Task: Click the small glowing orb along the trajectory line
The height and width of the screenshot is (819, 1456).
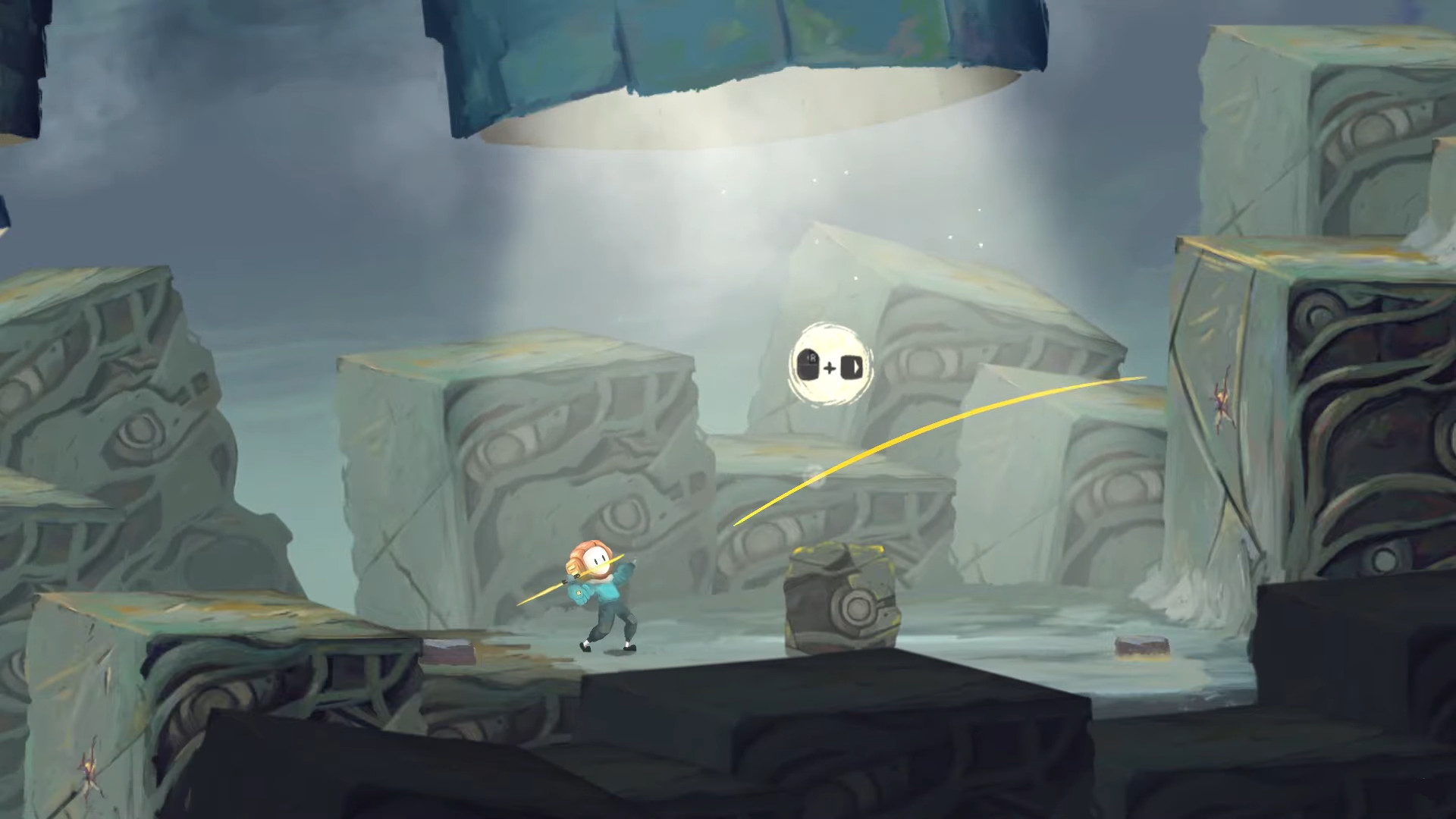Action: click(815, 476)
